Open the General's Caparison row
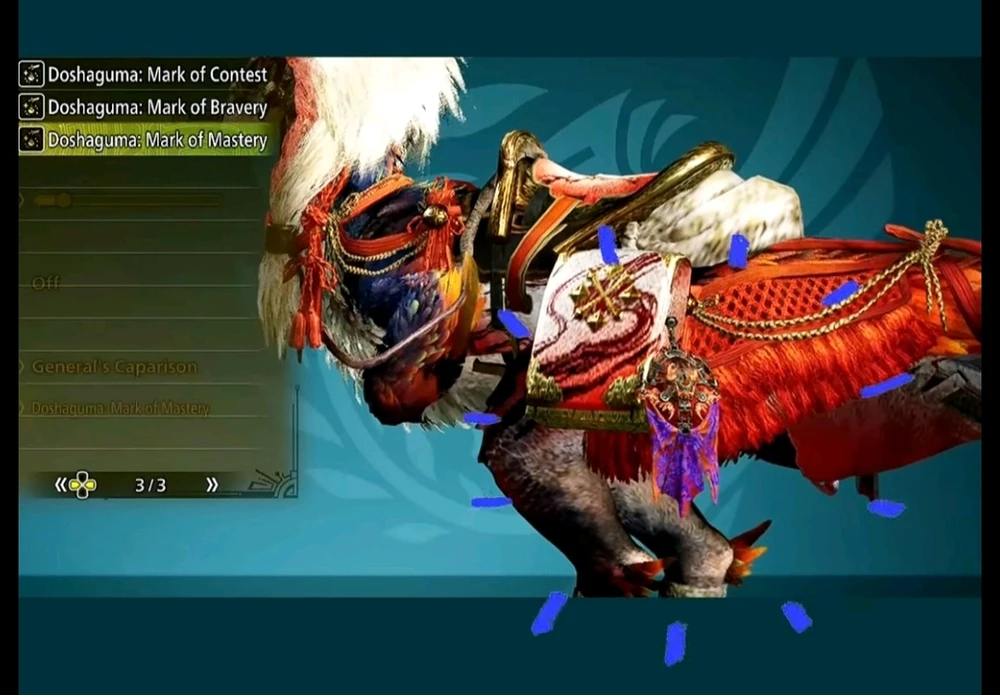This screenshot has height=695, width=1000. [x=115, y=367]
